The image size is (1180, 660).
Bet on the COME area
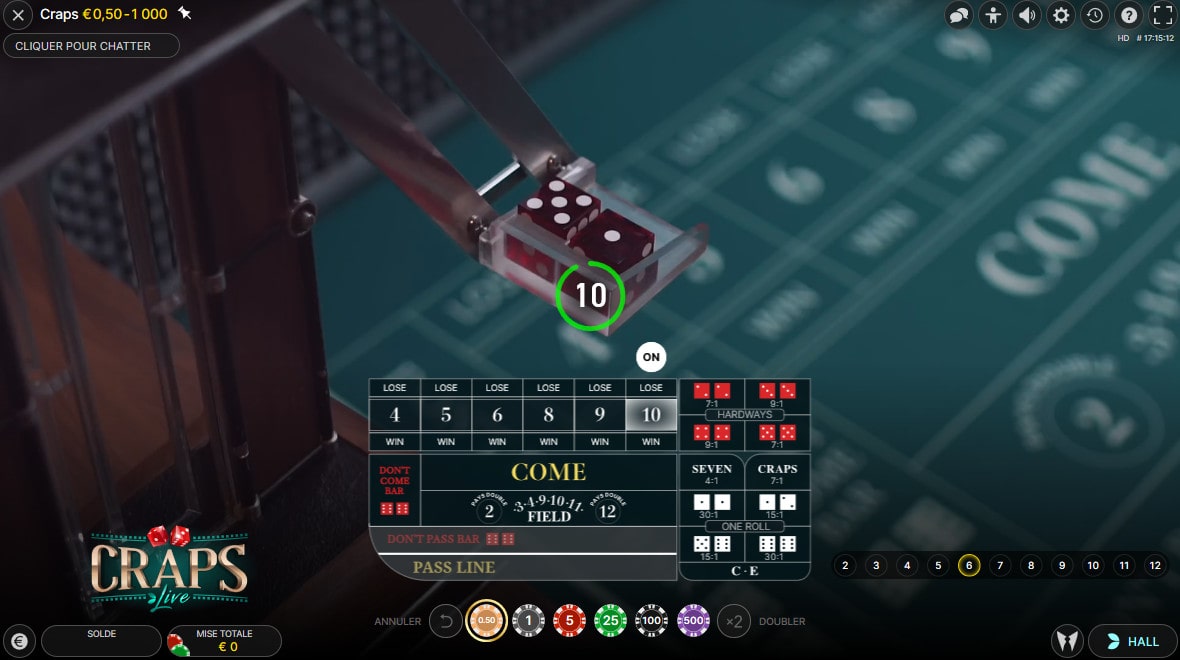[x=548, y=471]
